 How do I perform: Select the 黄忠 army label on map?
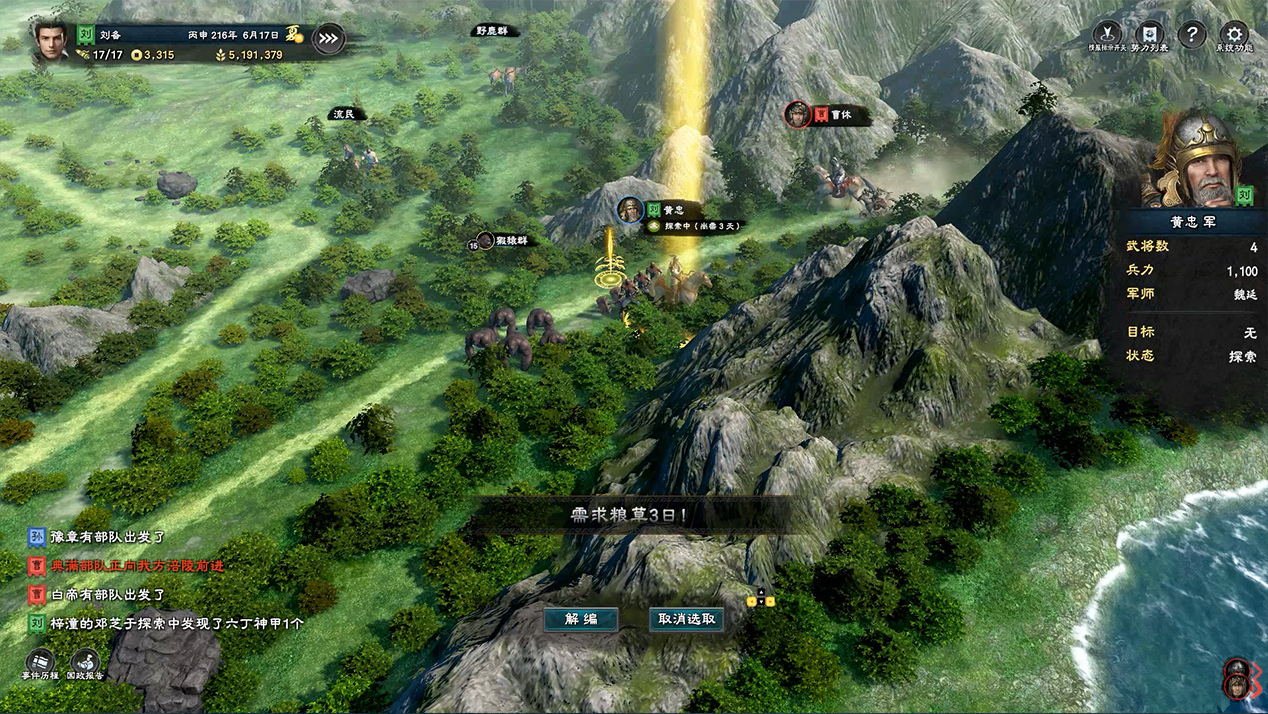(x=672, y=211)
